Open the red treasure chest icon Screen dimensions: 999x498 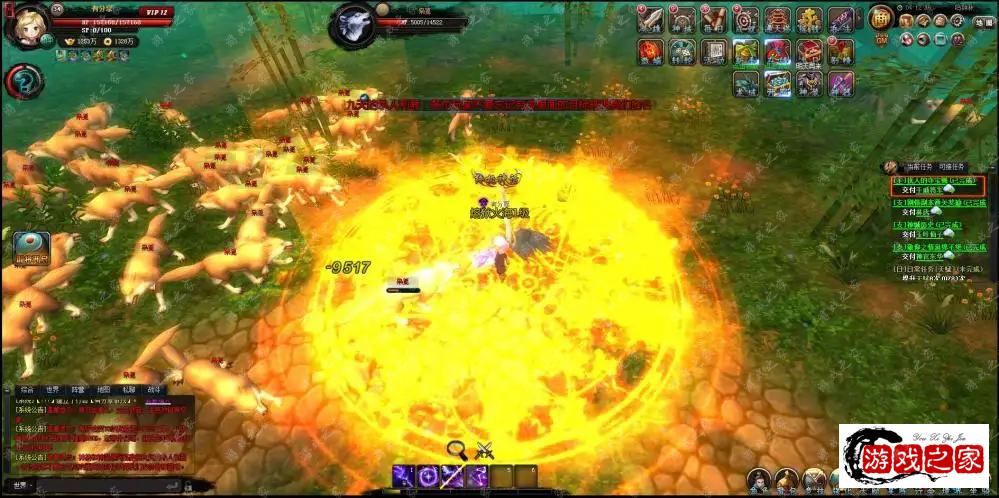coord(808,51)
